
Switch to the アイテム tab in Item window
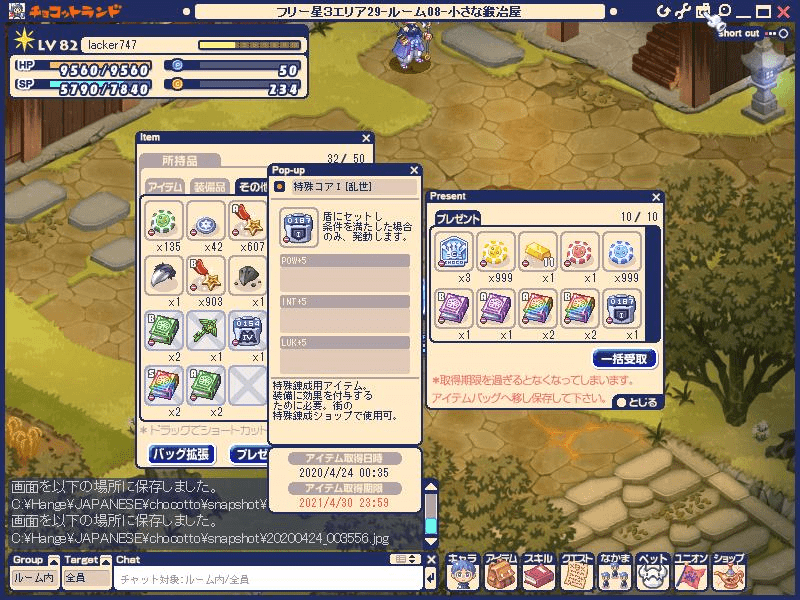165,187
